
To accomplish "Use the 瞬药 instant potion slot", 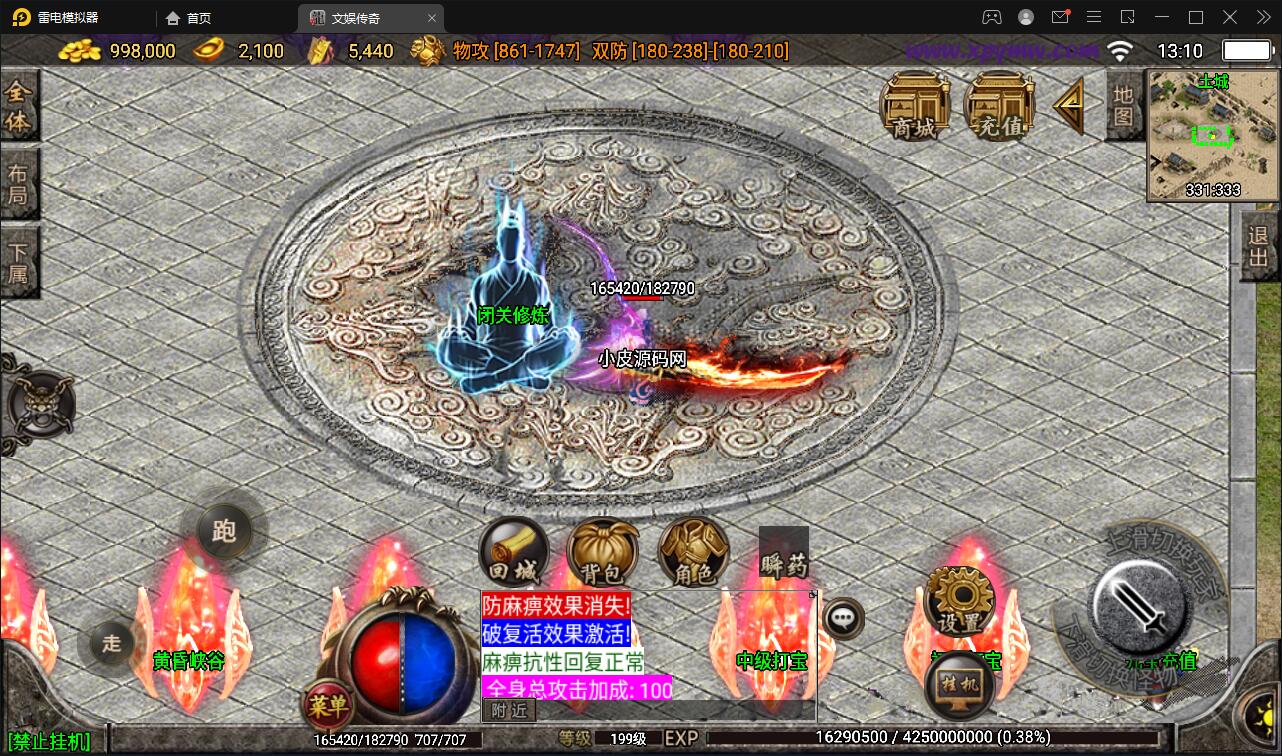I will point(783,553).
